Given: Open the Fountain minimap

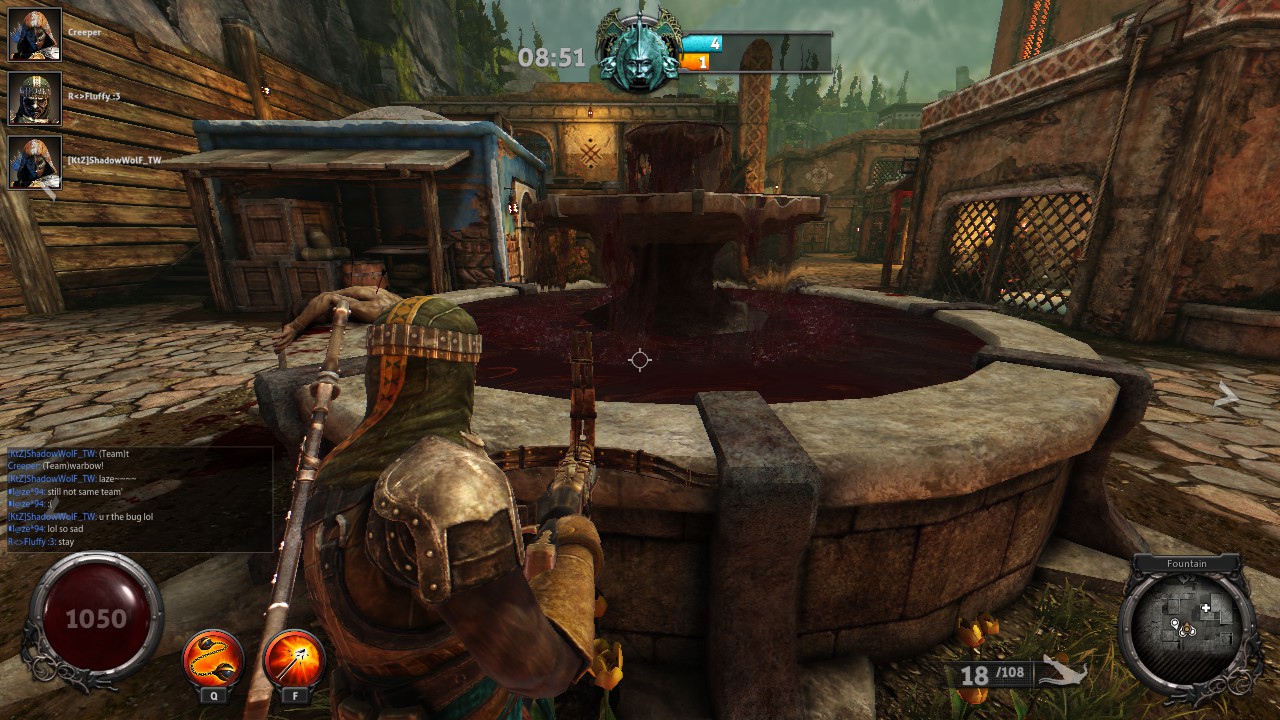Looking at the screenshot, I should [1187, 625].
